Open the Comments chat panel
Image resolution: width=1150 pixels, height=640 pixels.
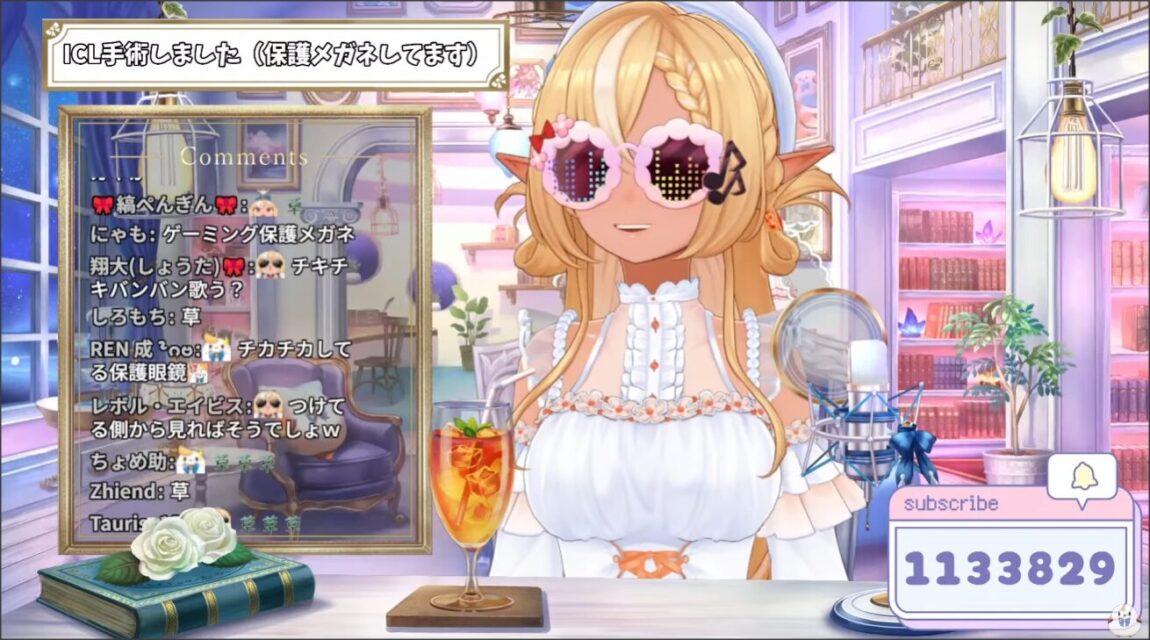point(245,157)
